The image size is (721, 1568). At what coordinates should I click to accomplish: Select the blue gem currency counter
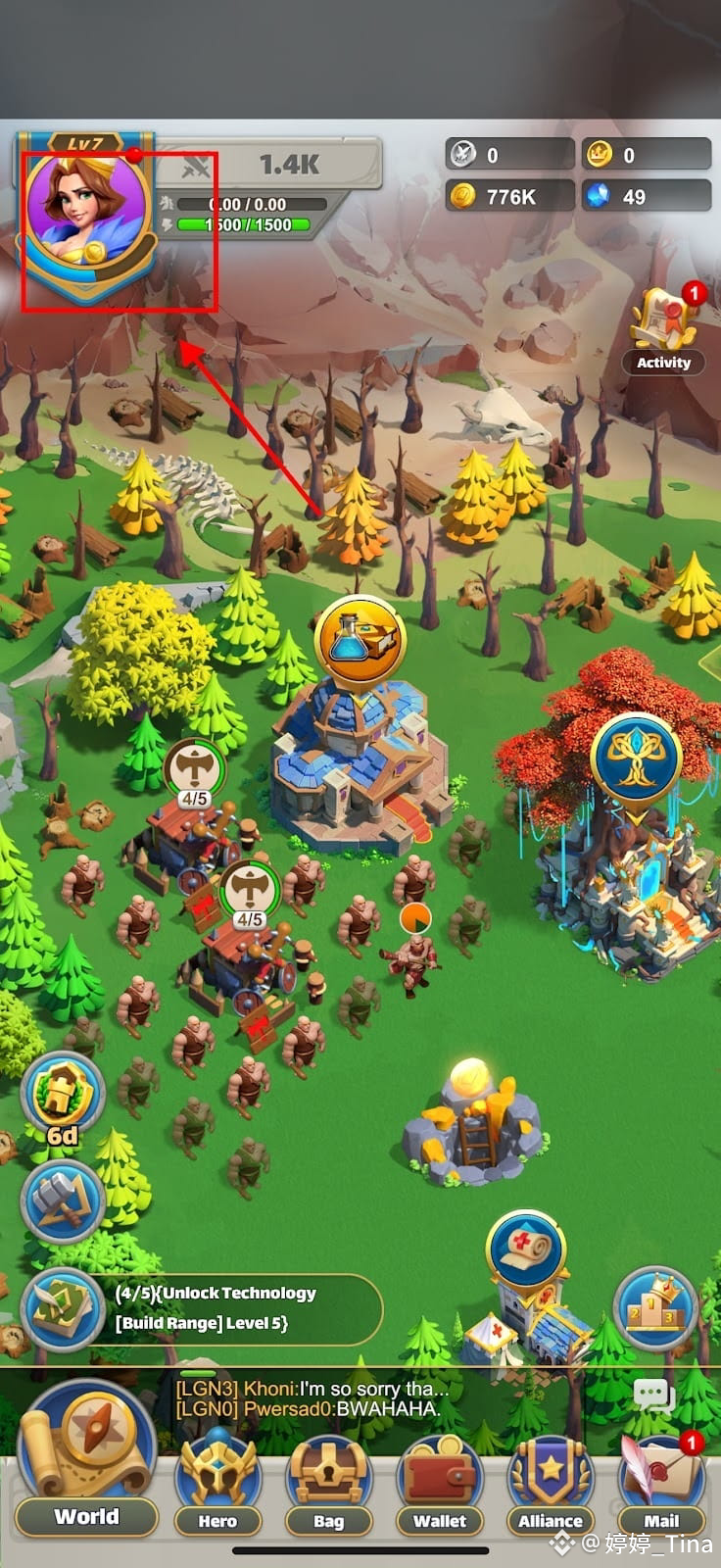pos(646,196)
